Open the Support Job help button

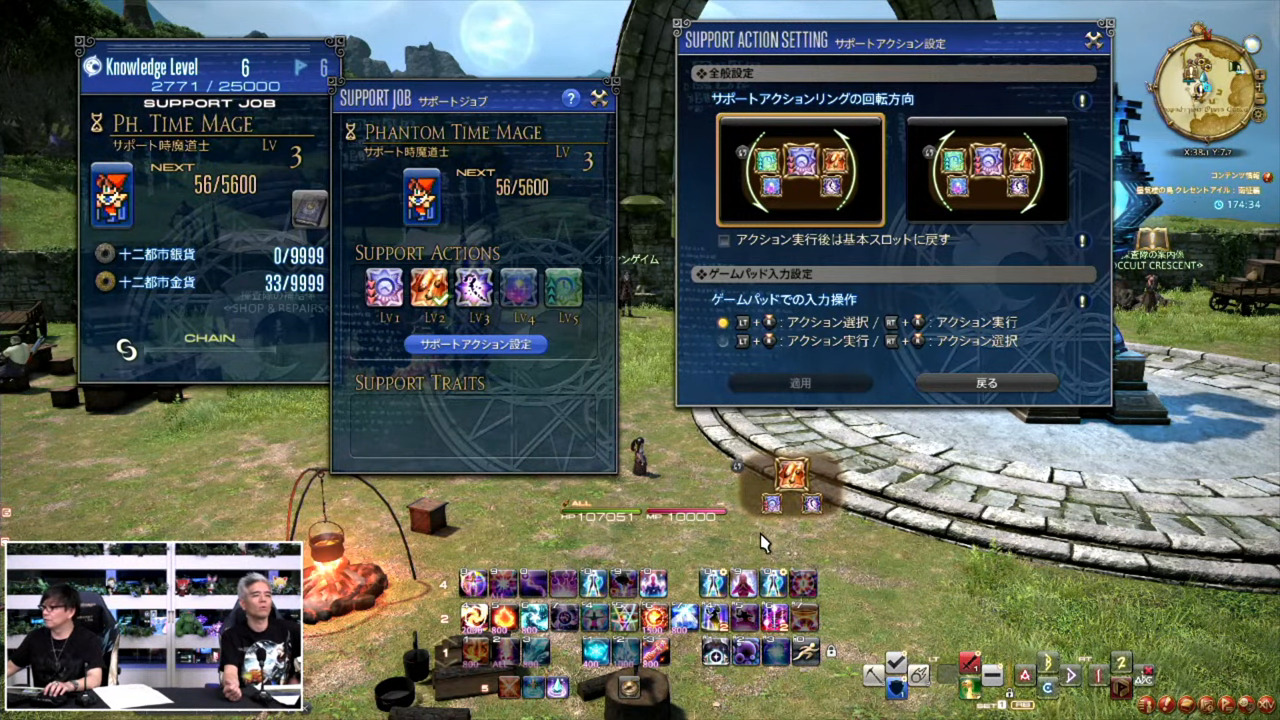pos(571,98)
